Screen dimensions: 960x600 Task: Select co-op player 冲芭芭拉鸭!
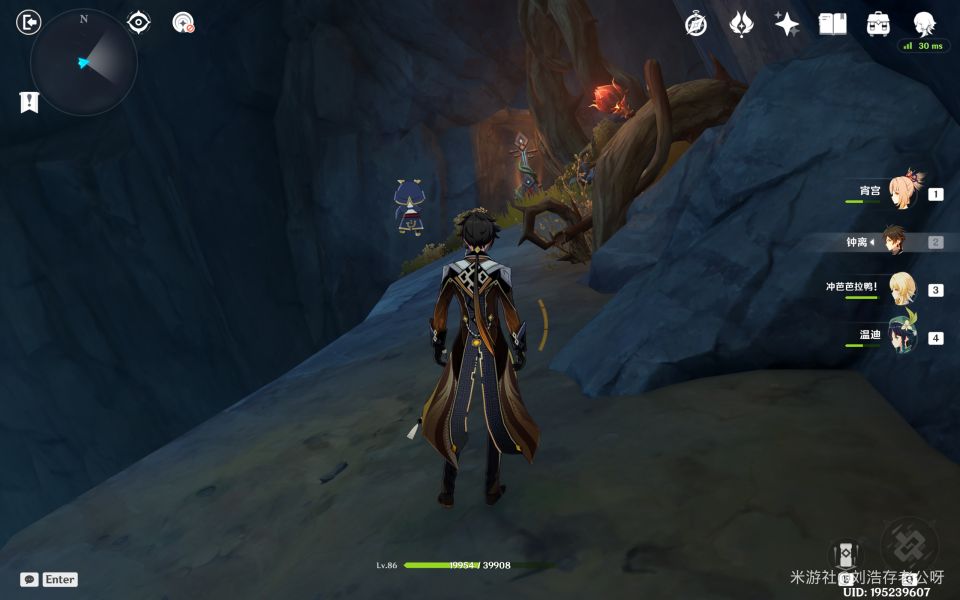tap(903, 288)
